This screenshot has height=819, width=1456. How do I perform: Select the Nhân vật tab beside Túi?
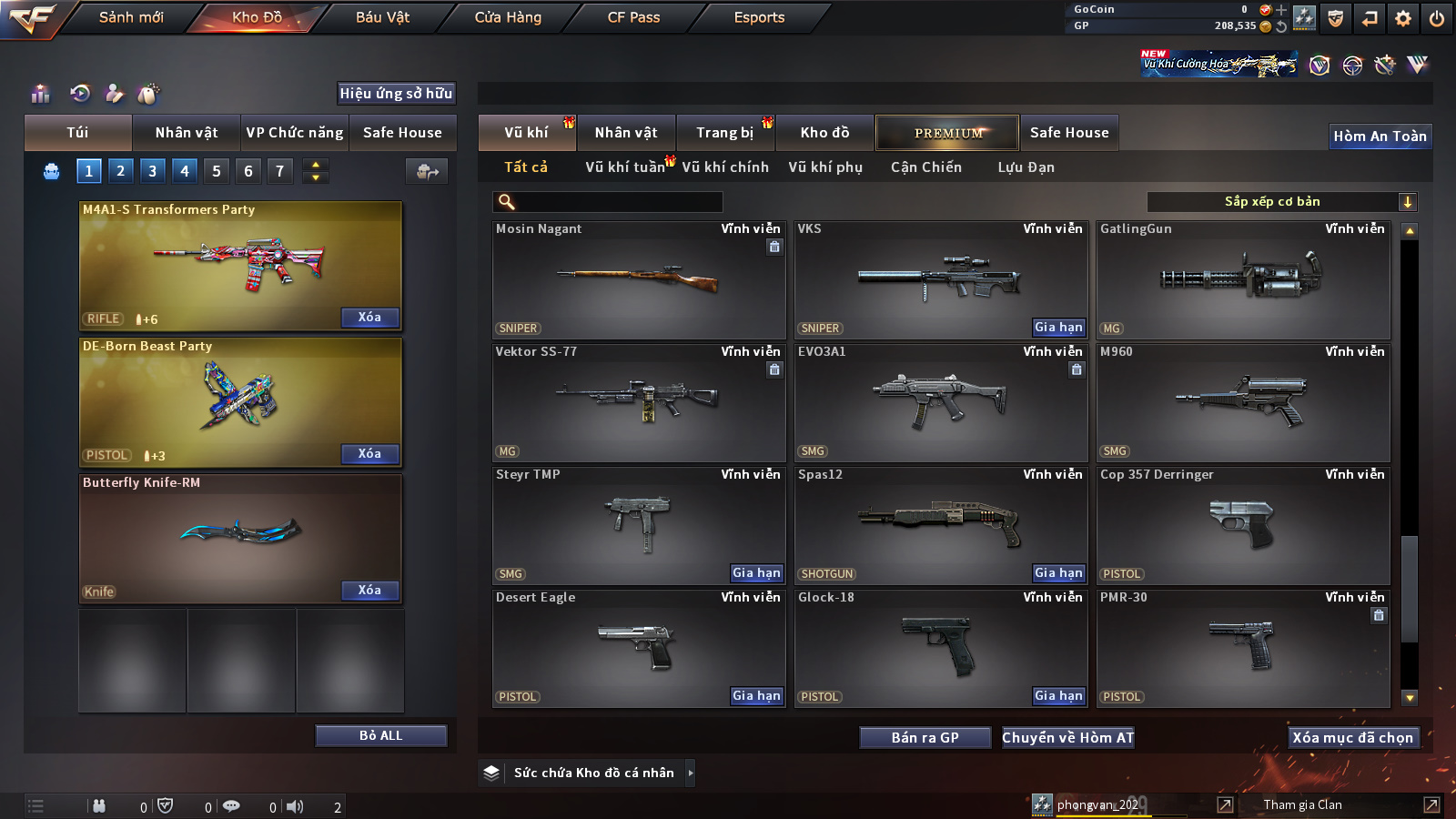(x=186, y=133)
